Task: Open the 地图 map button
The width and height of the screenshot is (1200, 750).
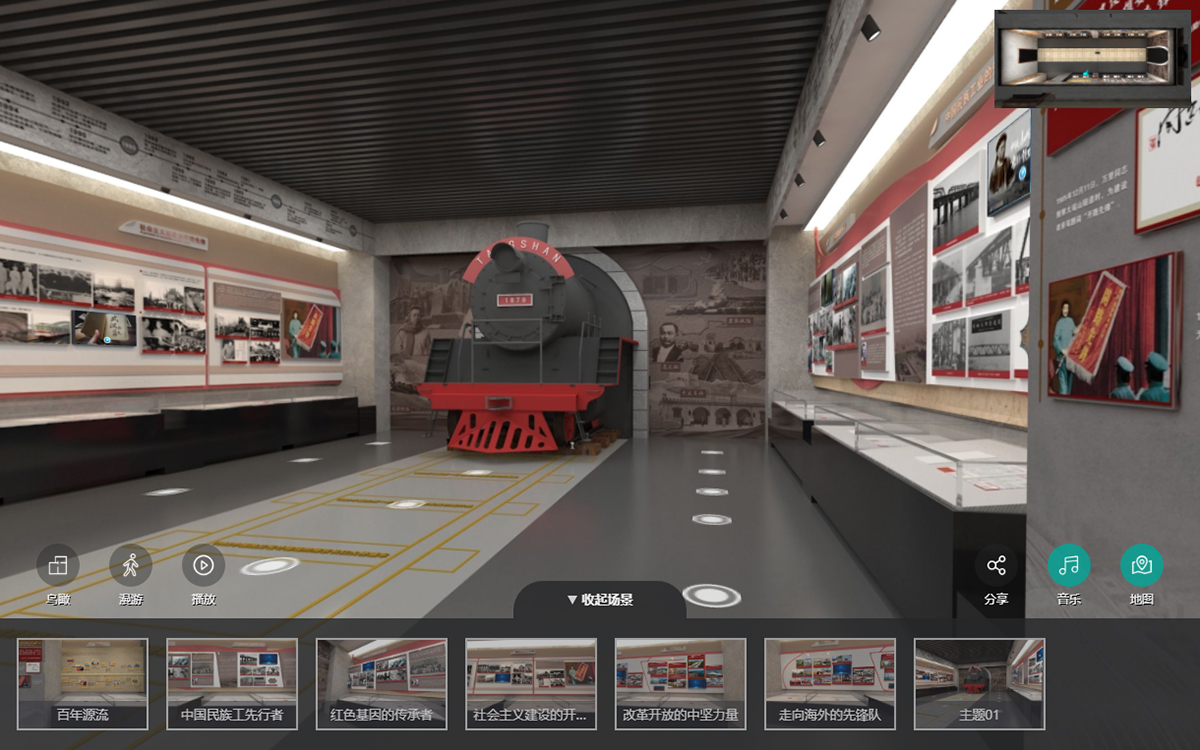Action: tap(1142, 566)
